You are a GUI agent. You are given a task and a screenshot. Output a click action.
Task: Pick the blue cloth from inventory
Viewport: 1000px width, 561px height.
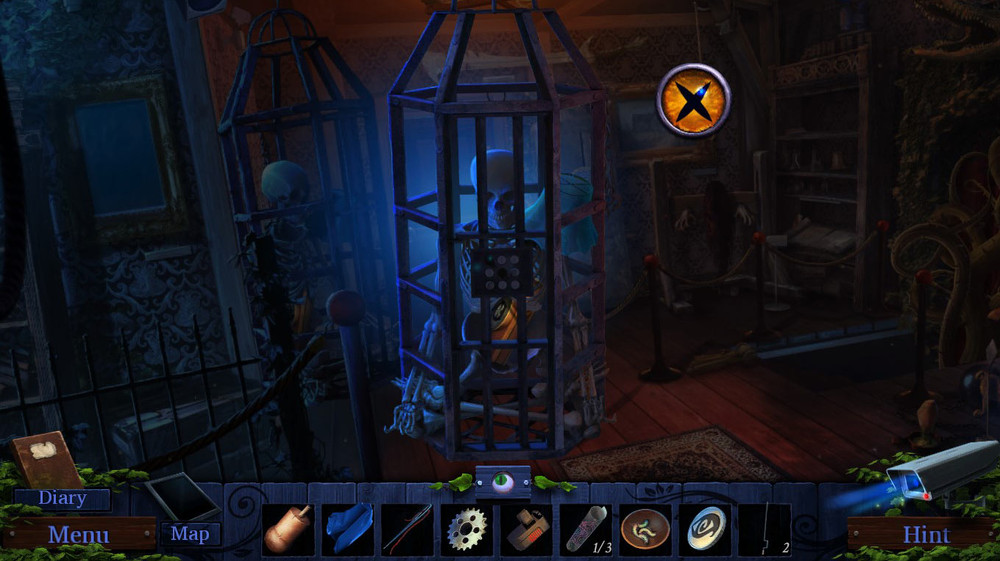coord(348,529)
